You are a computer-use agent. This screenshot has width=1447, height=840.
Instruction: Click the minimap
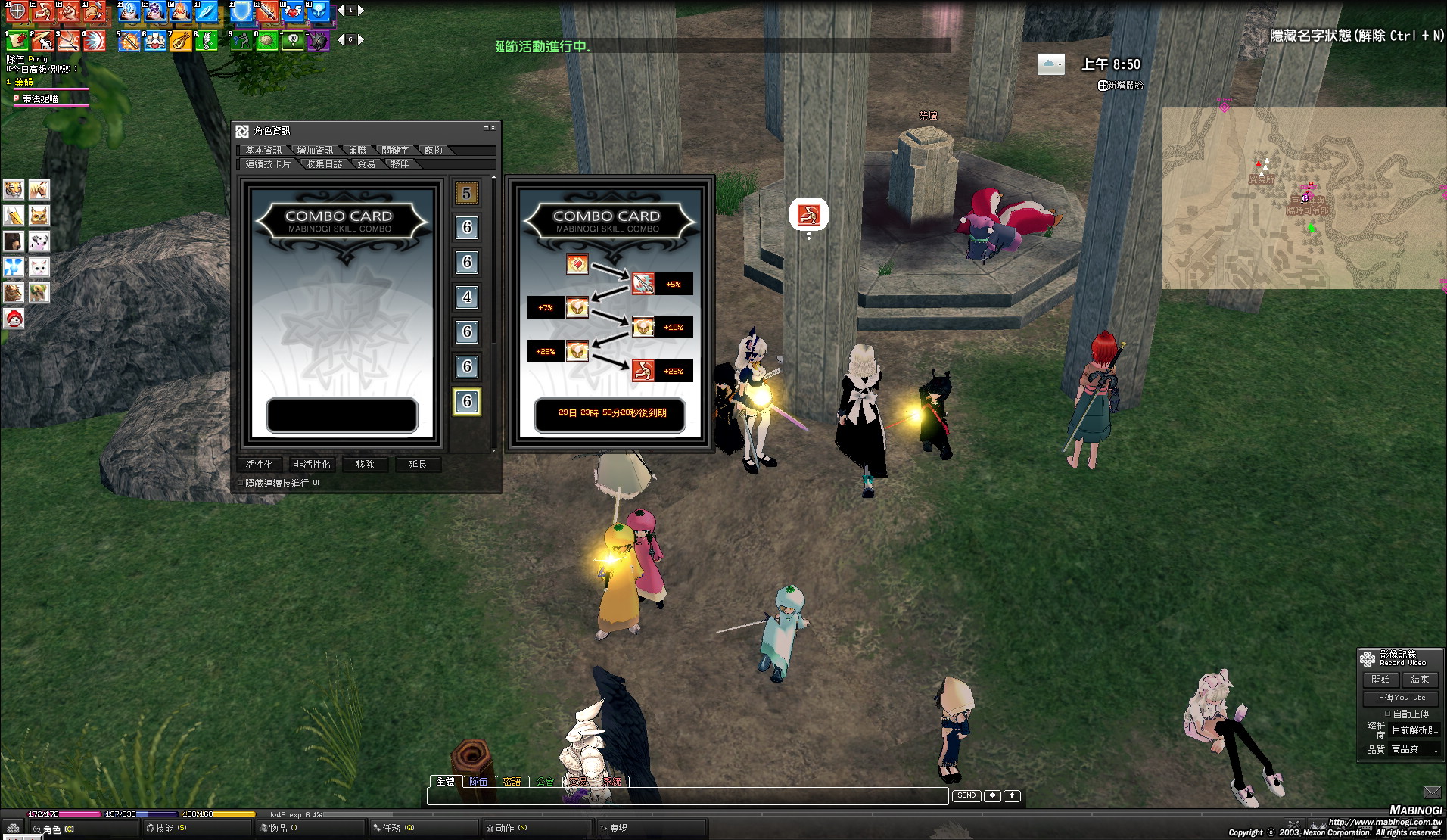1302,198
